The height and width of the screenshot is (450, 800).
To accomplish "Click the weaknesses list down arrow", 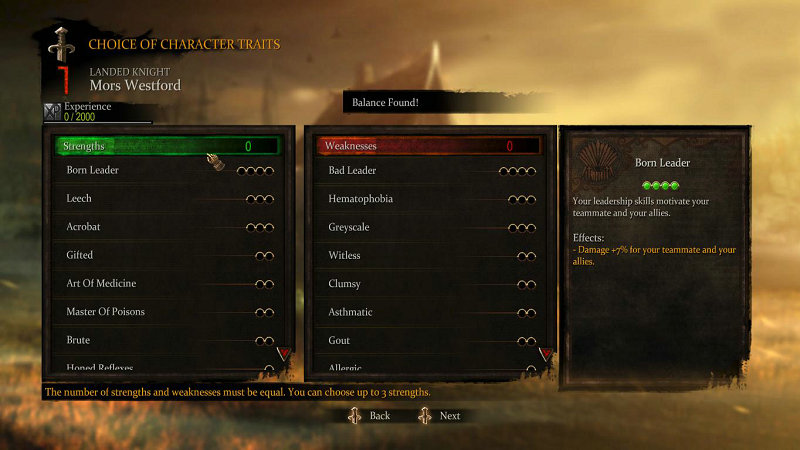I will pyautogui.click(x=546, y=354).
